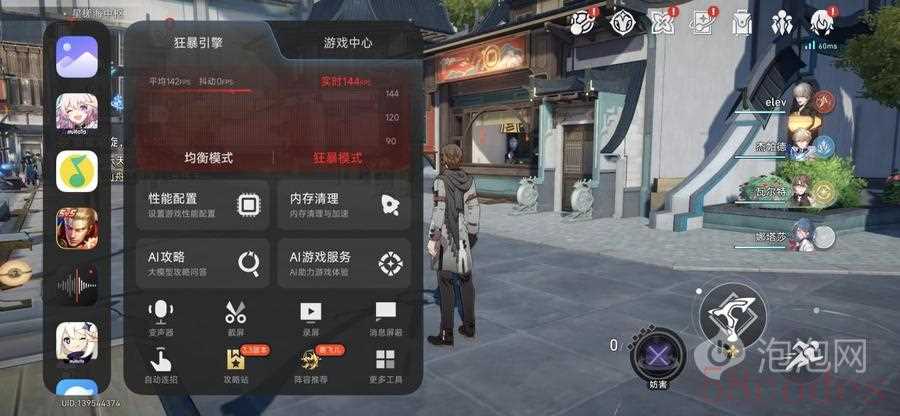Switch to the 游戏中心 tab
The width and height of the screenshot is (900, 416).
click(x=348, y=43)
